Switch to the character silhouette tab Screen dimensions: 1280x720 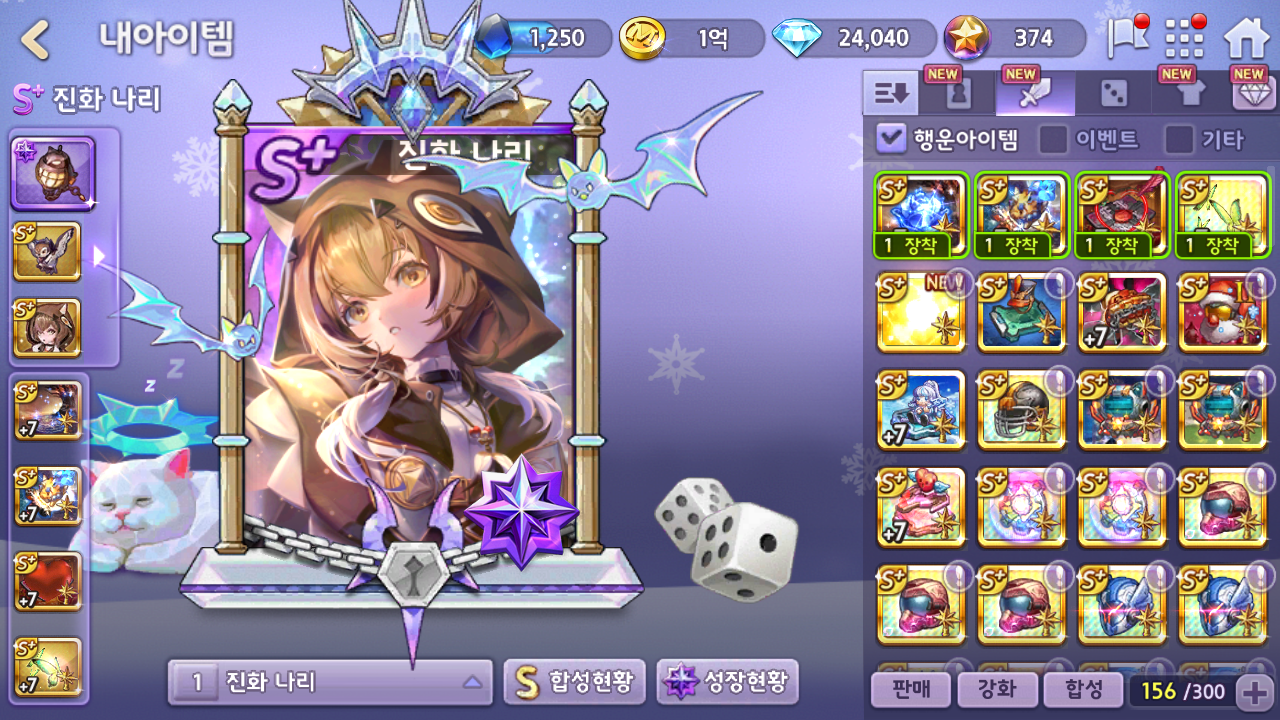coord(958,94)
